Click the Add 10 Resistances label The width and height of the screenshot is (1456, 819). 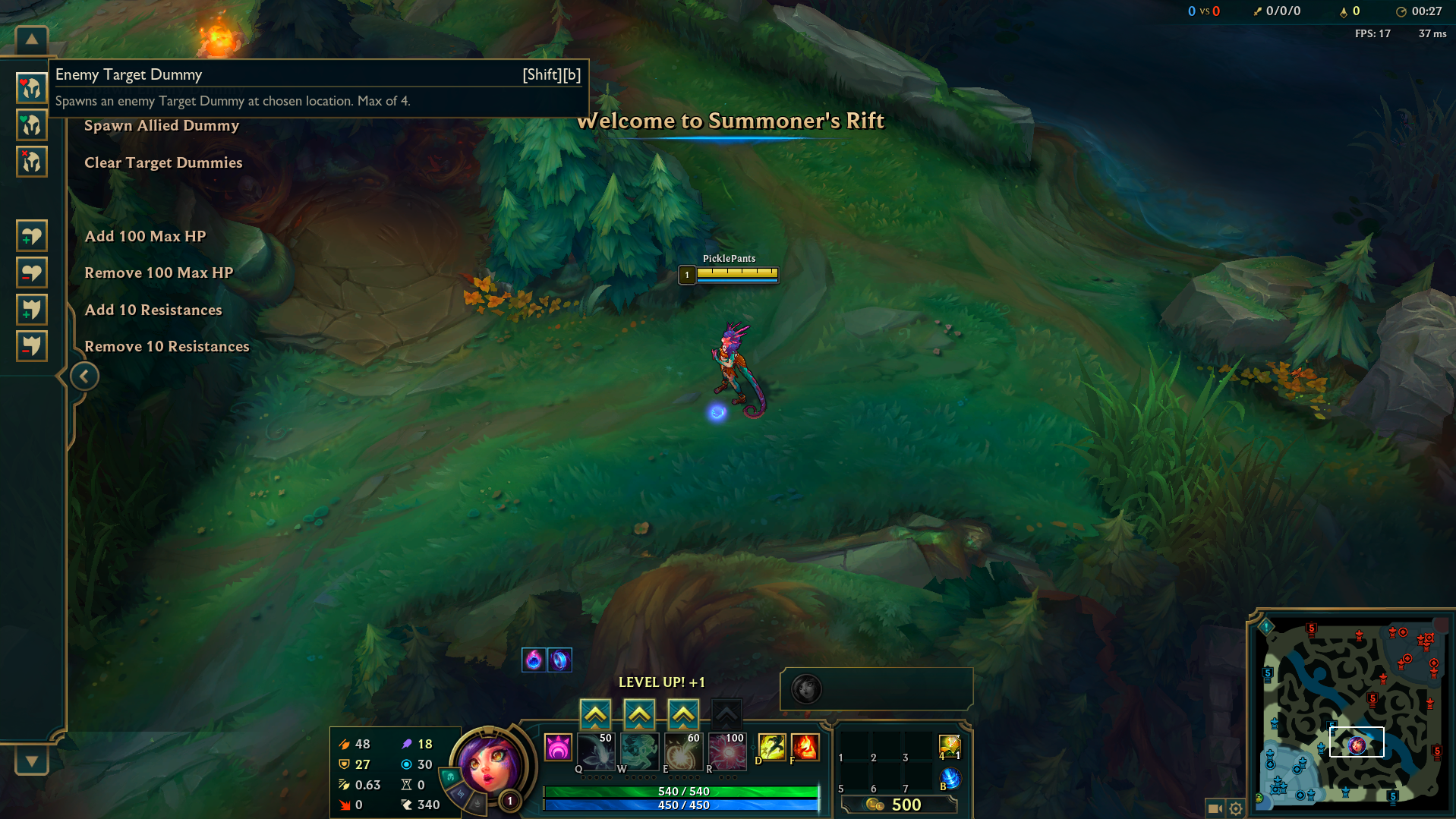point(153,310)
